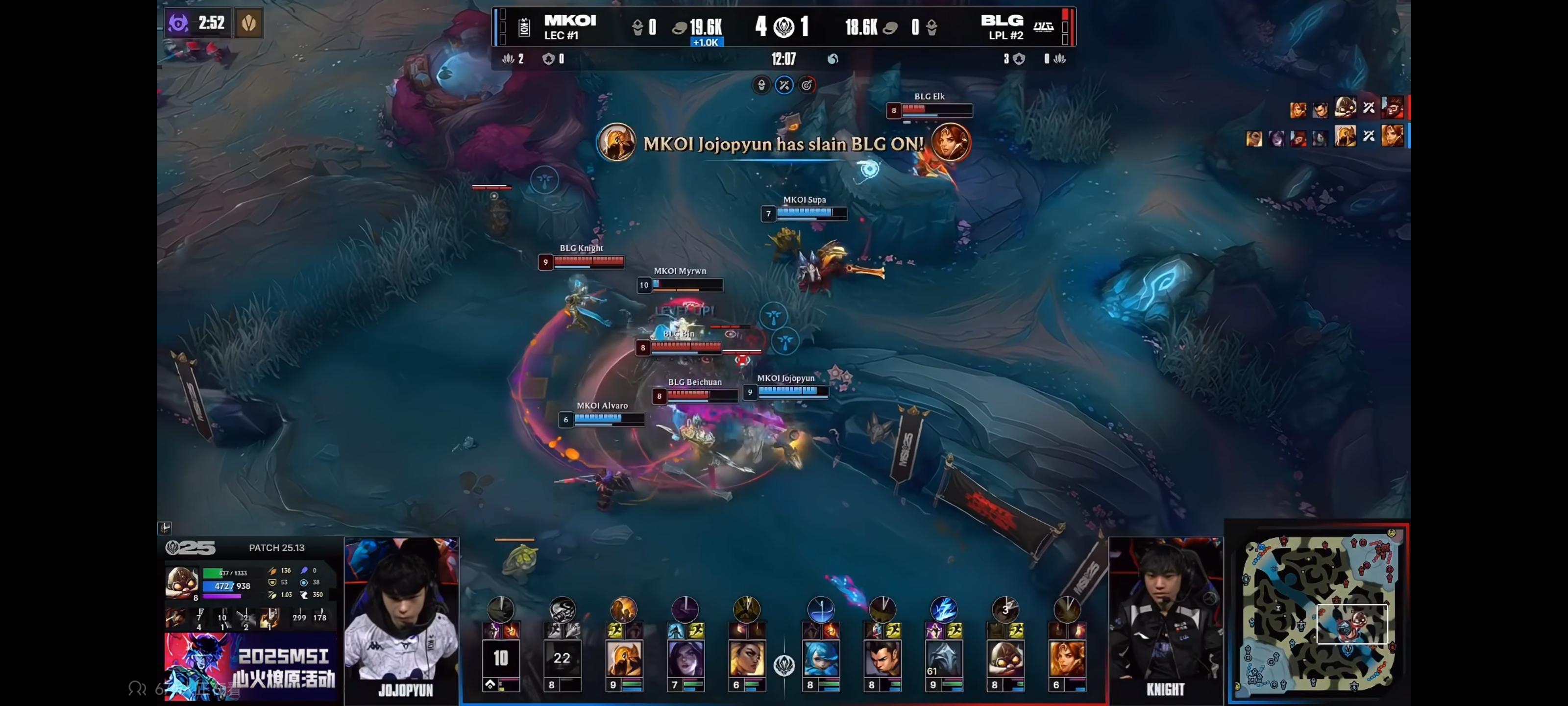Select the blonde champion portrait in bottom bar

coord(746,659)
